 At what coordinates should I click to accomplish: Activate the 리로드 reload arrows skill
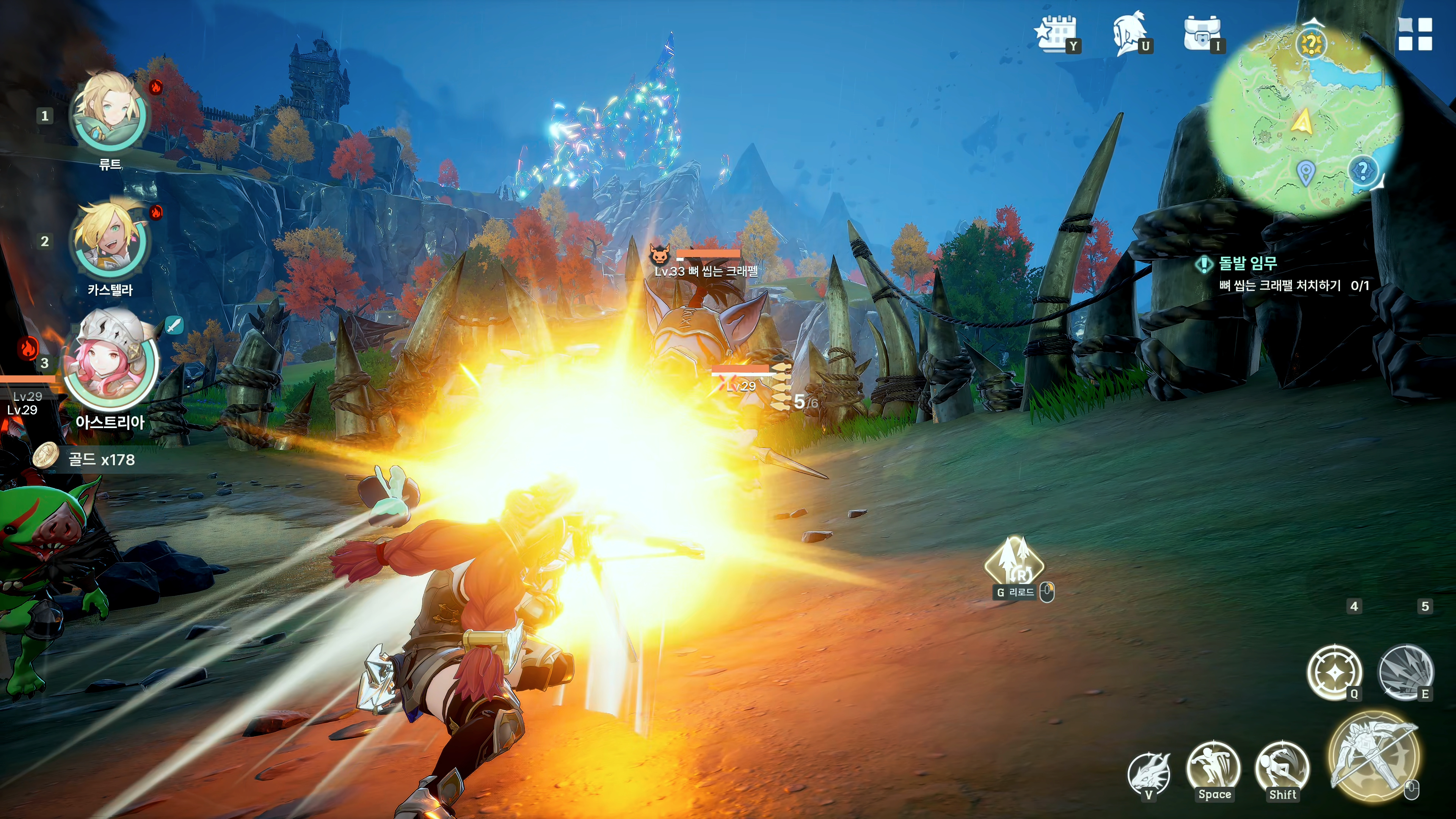[1015, 562]
